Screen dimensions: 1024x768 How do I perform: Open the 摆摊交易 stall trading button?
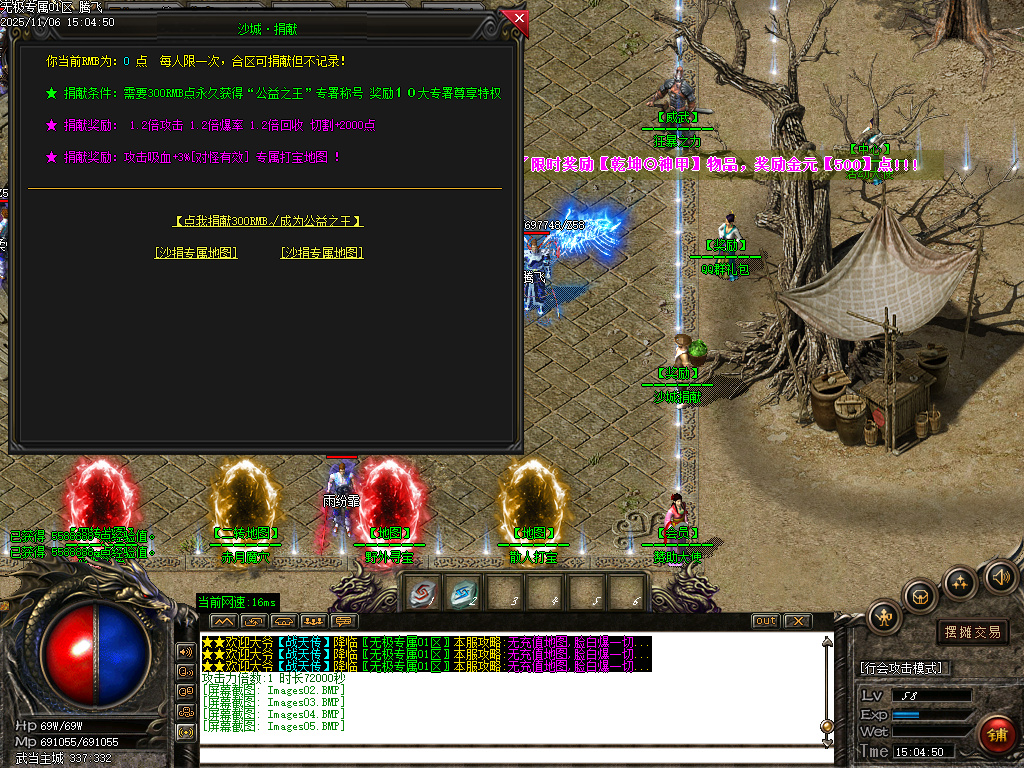972,632
